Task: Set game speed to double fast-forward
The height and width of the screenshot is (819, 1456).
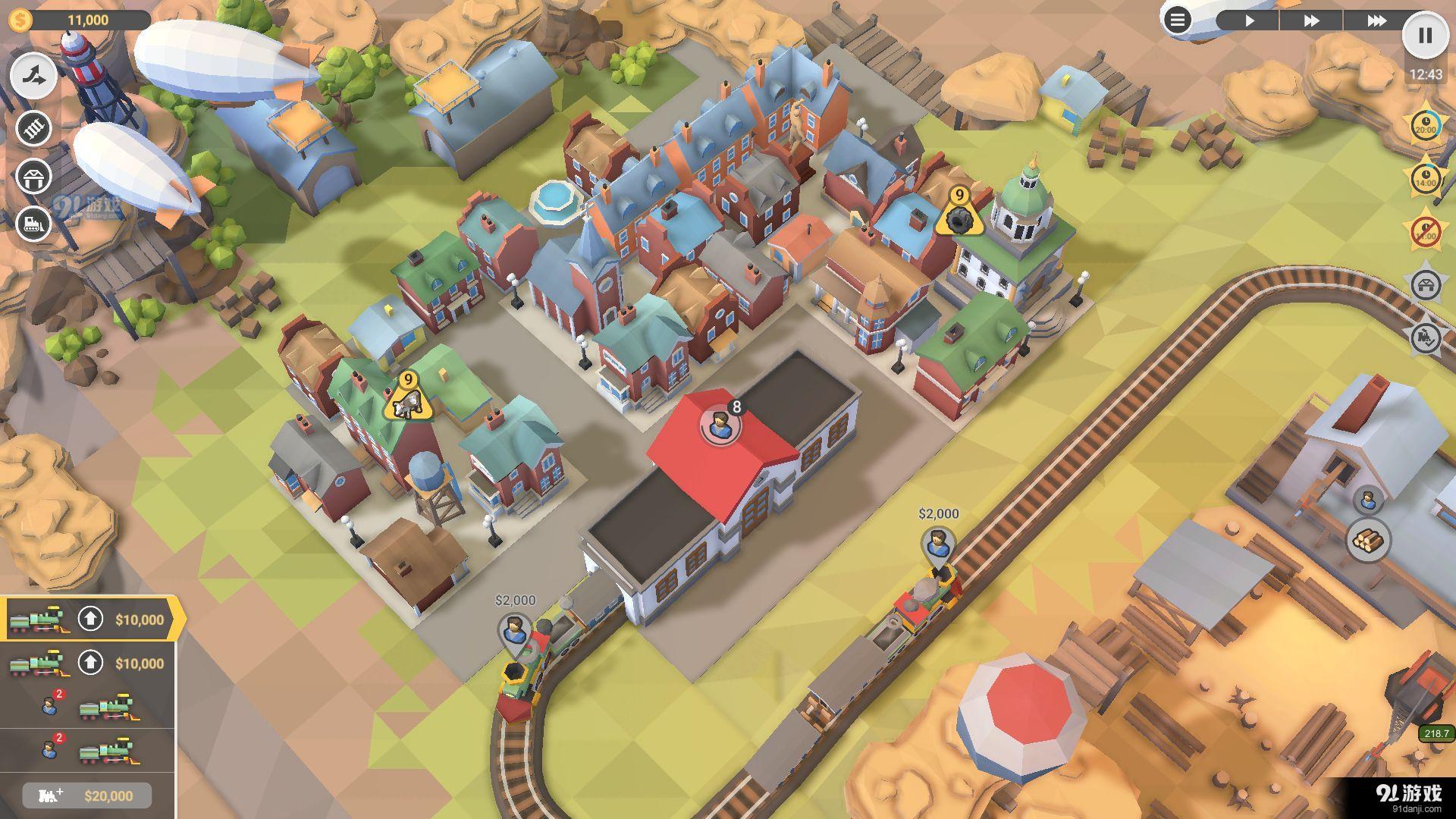Action: [1311, 20]
